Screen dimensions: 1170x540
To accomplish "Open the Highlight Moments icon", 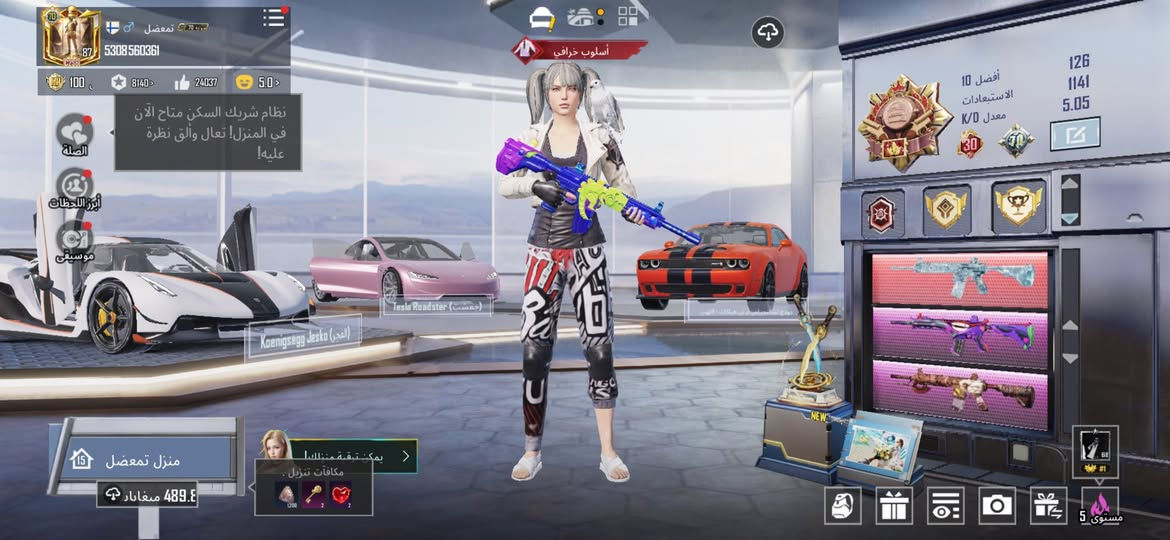I will click(x=75, y=187).
